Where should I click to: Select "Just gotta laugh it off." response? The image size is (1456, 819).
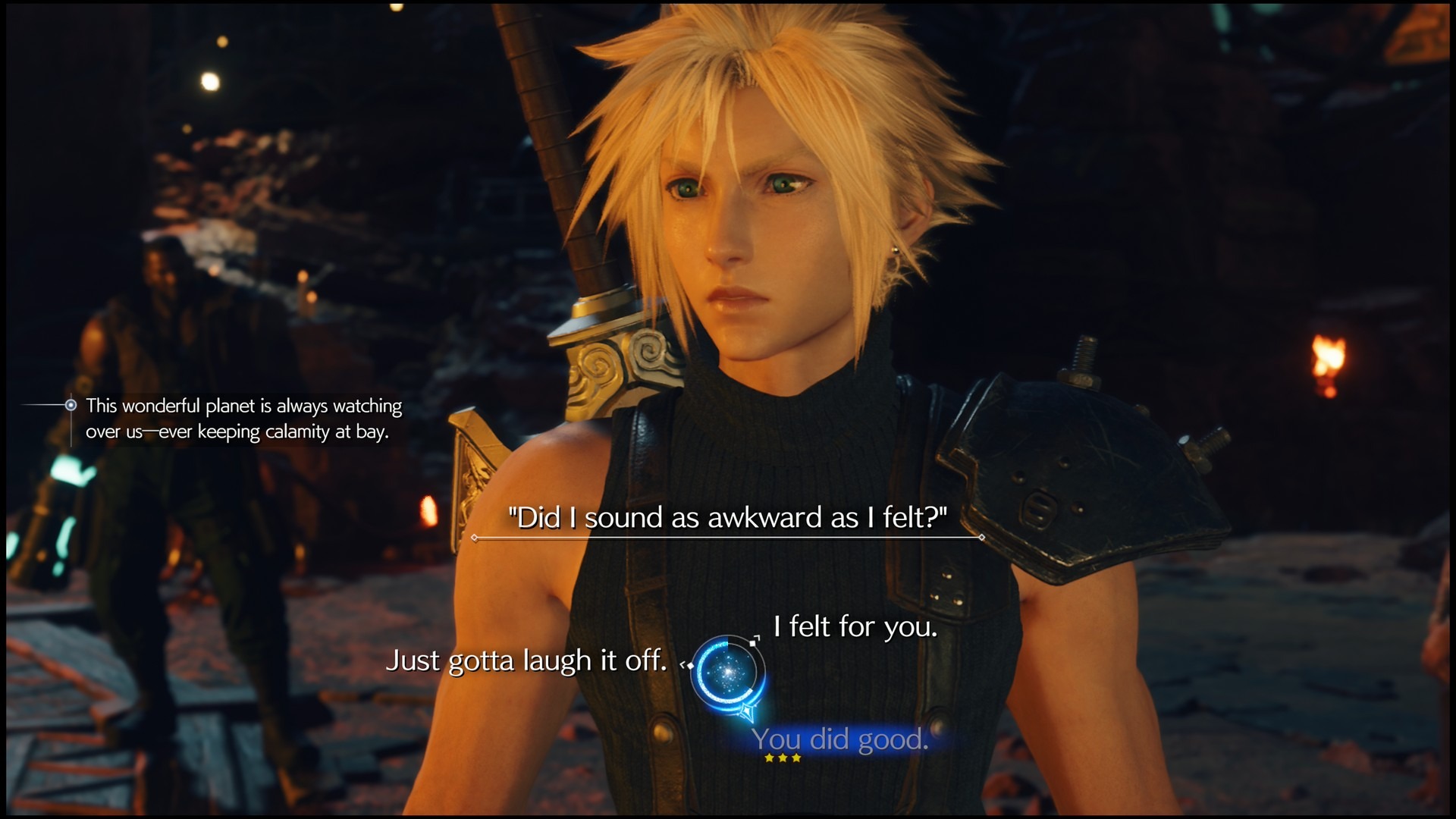(x=526, y=661)
